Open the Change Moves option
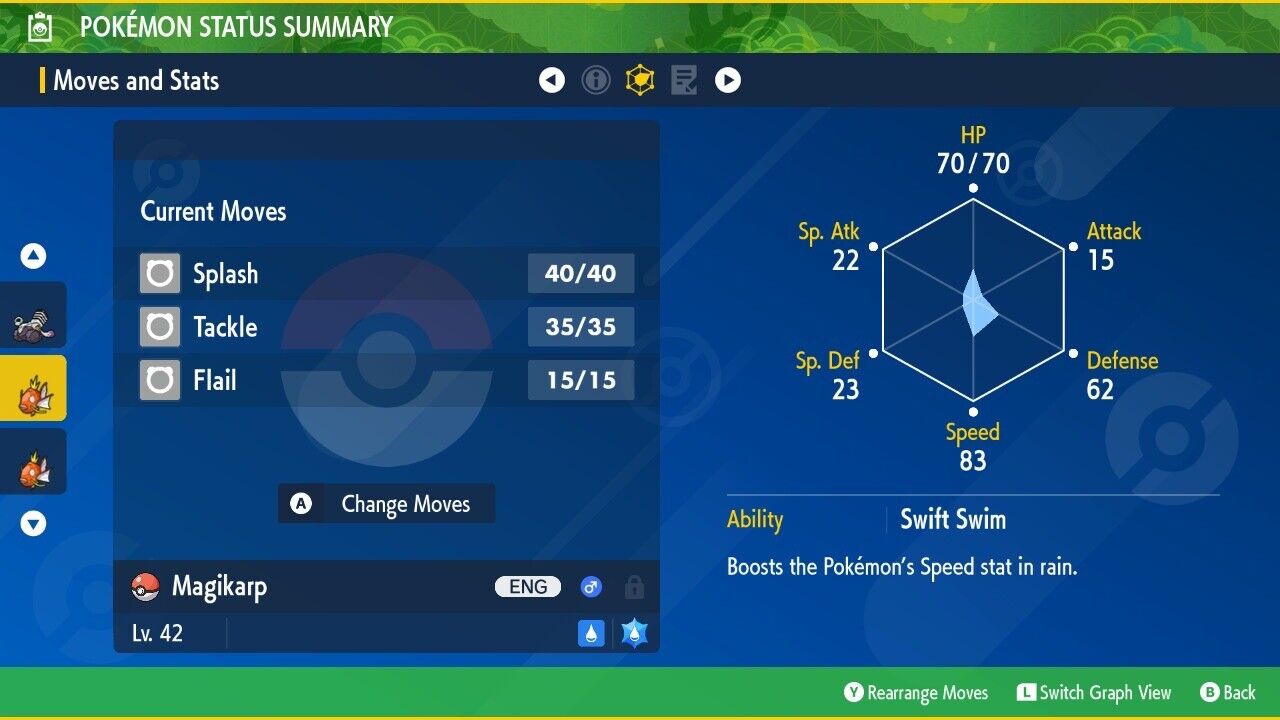This screenshot has width=1280, height=720. tap(386, 504)
